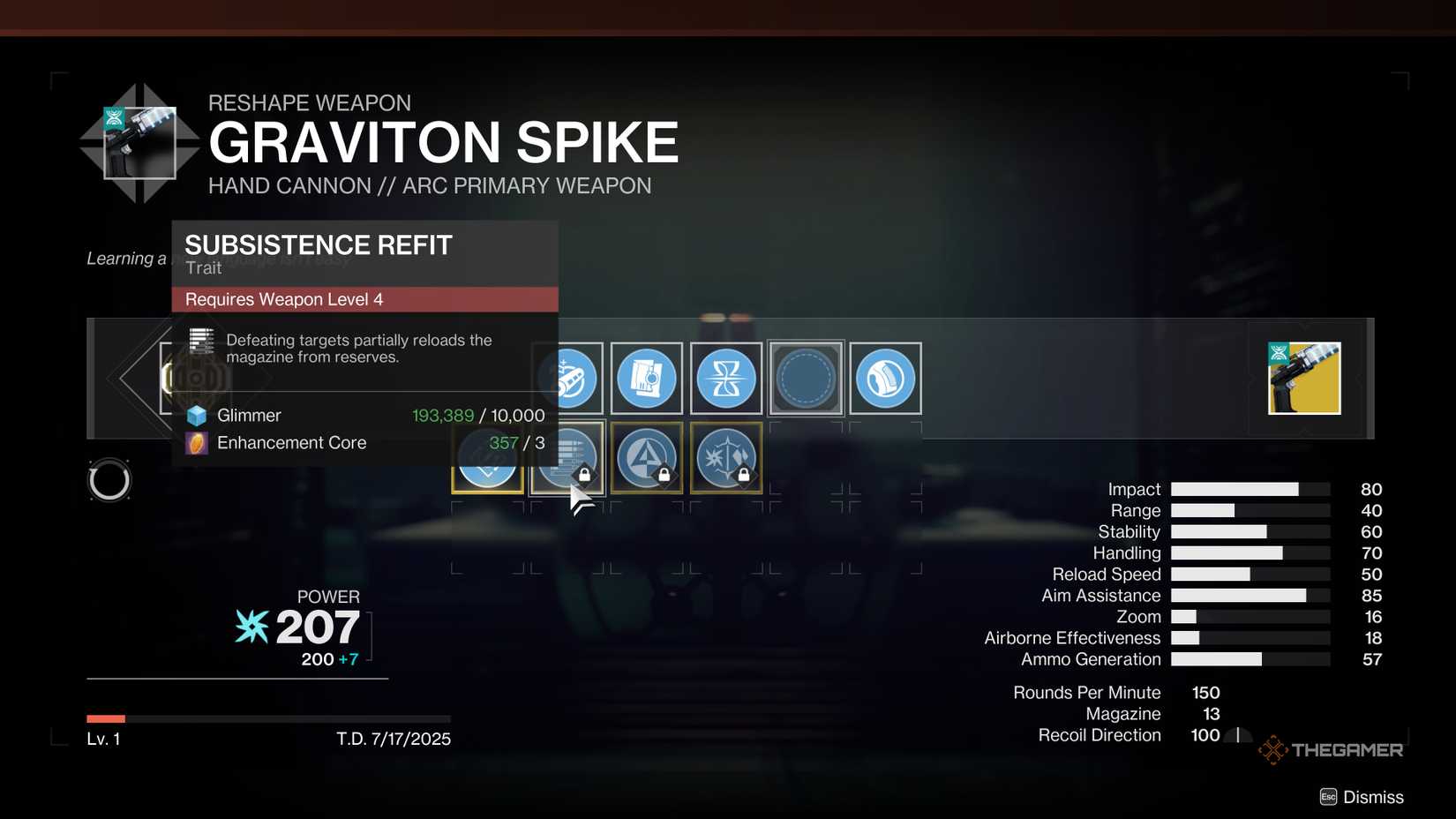Select the locked triangle trait perk icon
Viewport: 1456px width, 819px height.
click(647, 457)
